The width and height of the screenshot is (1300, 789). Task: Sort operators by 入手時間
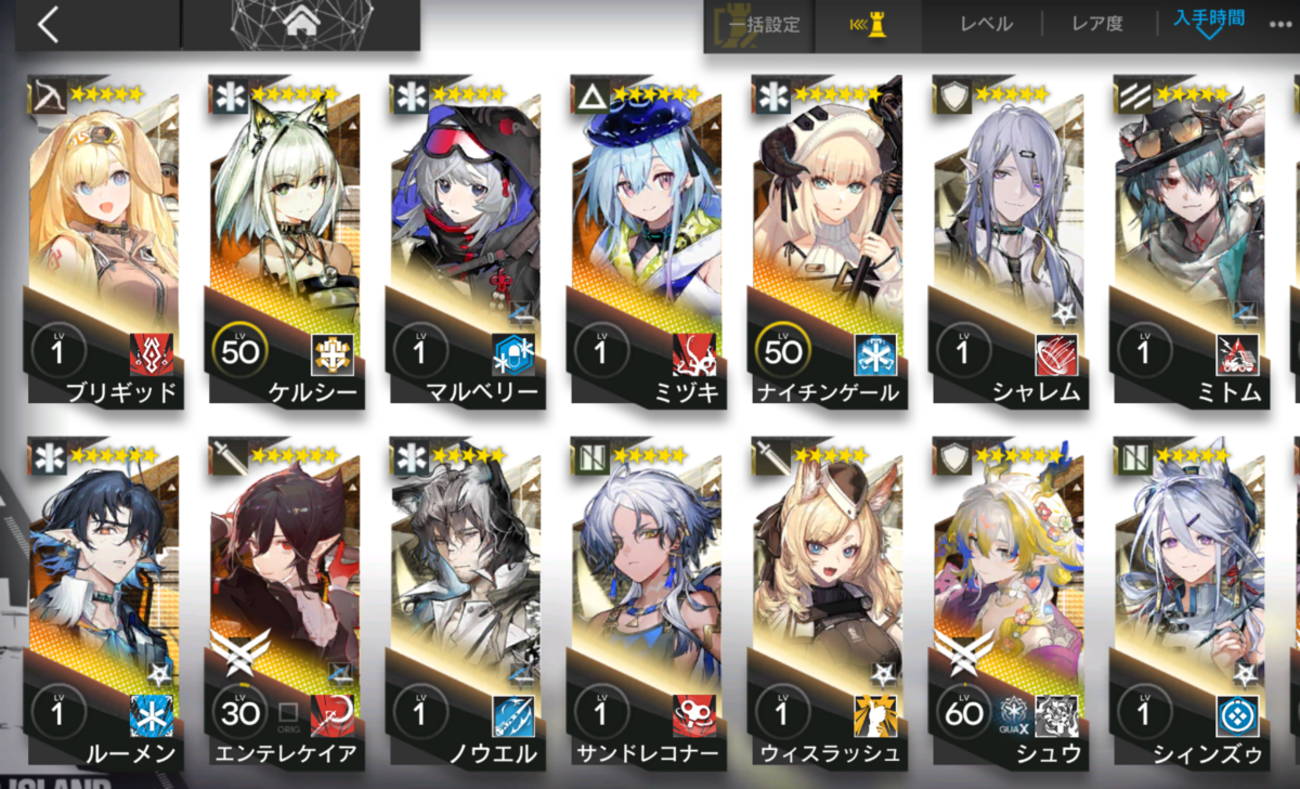tap(1209, 22)
